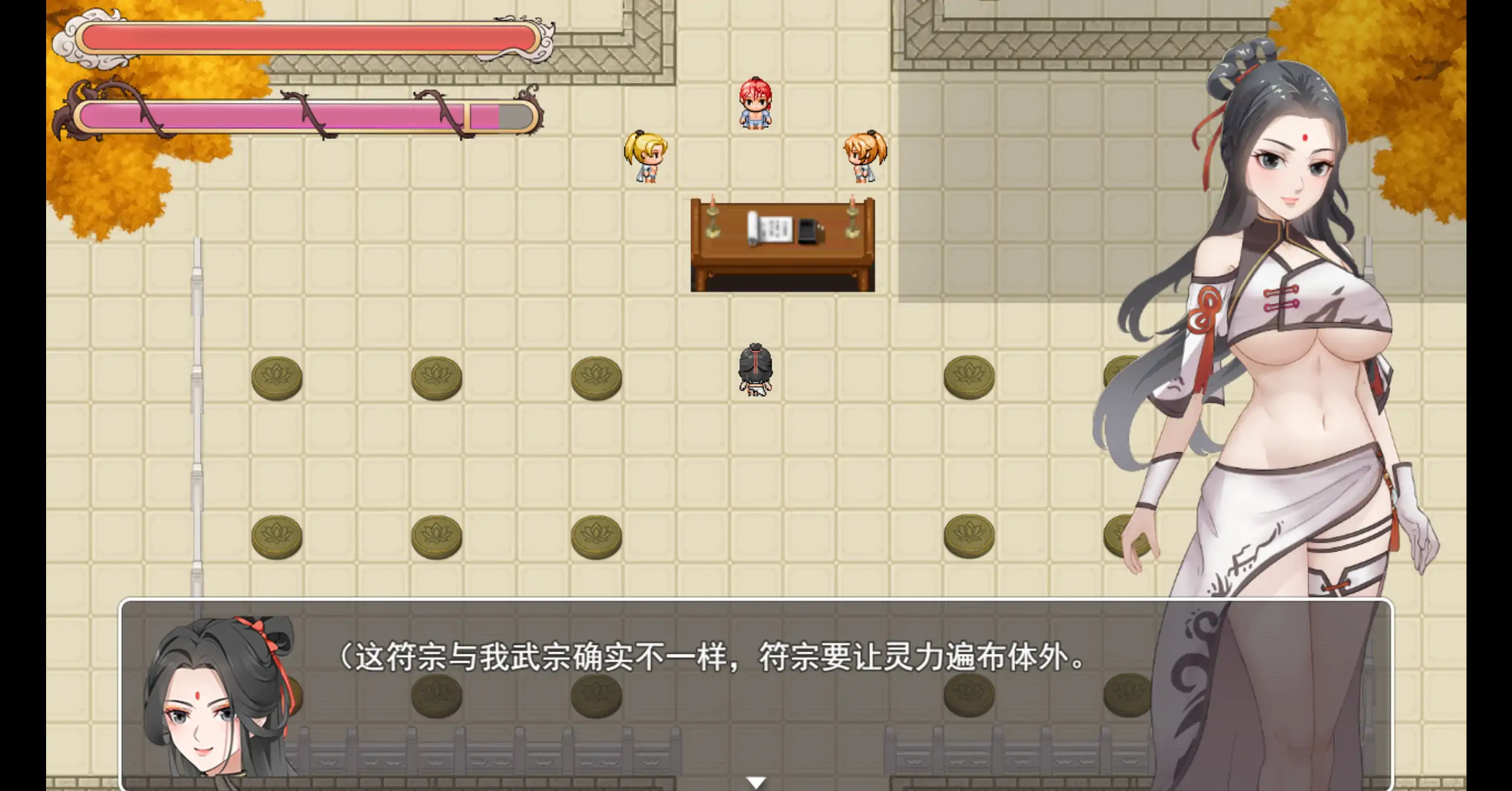
Task: Select the cloud ornament on the health bar
Action: coord(71,40)
